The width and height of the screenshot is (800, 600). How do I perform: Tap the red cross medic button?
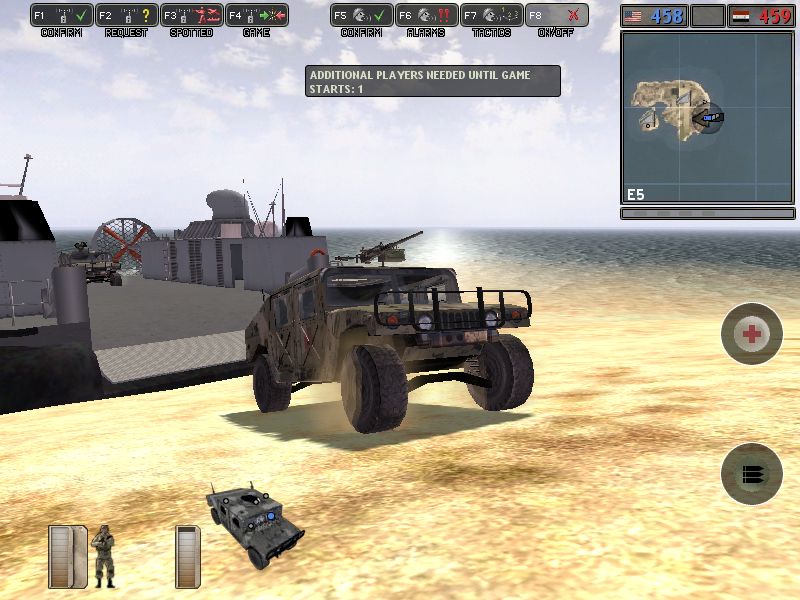coord(752,334)
